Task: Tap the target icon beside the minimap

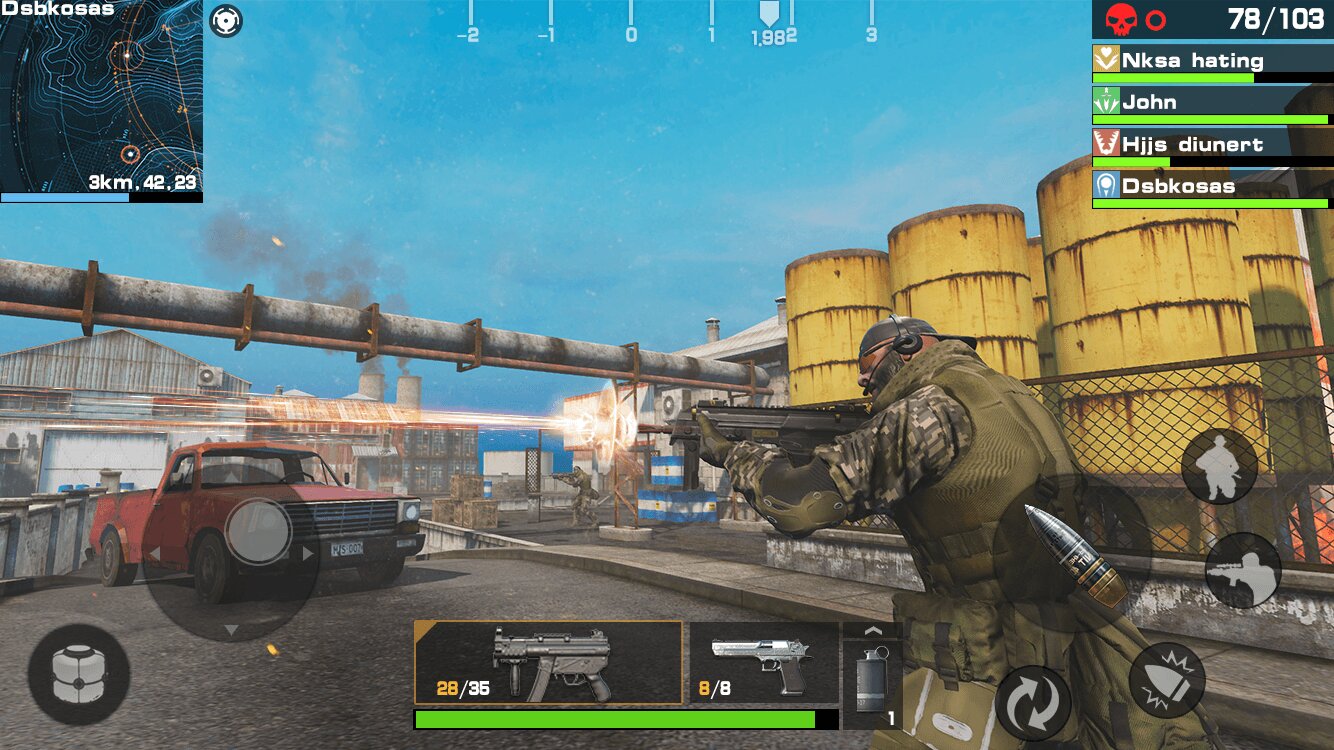Action: click(x=226, y=20)
